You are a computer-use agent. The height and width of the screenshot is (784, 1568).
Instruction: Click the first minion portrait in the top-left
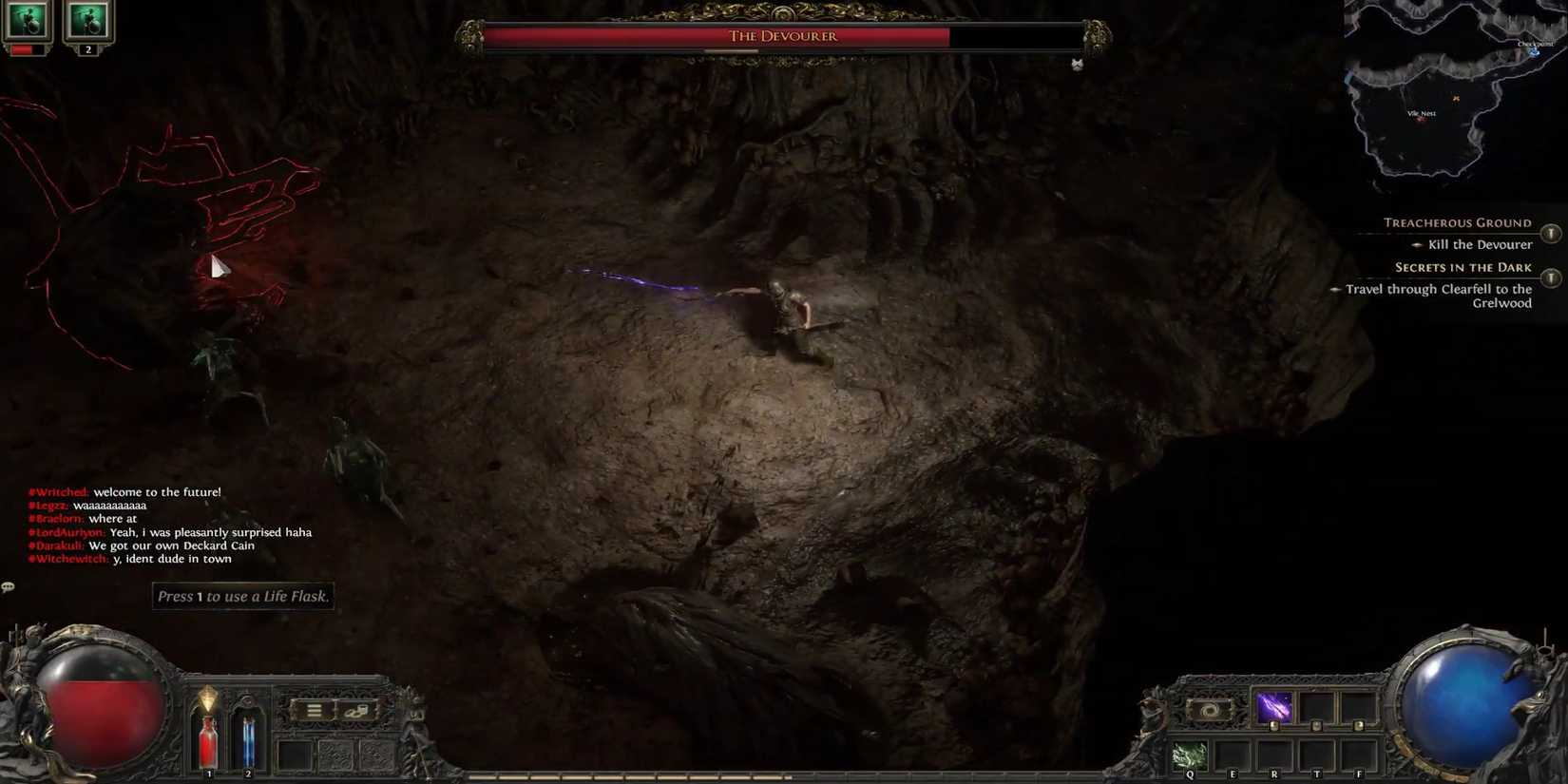coord(26,21)
